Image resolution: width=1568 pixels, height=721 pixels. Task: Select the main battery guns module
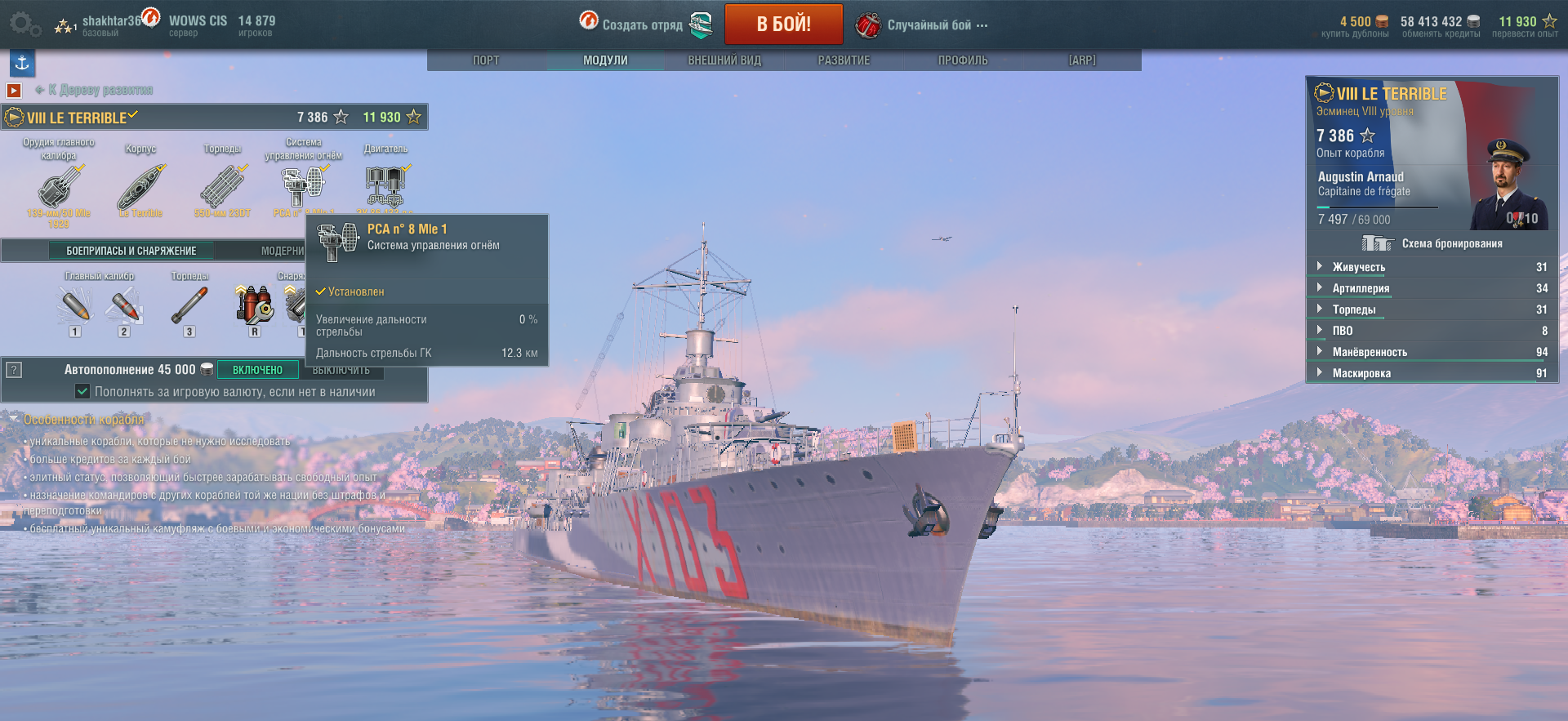[x=59, y=187]
